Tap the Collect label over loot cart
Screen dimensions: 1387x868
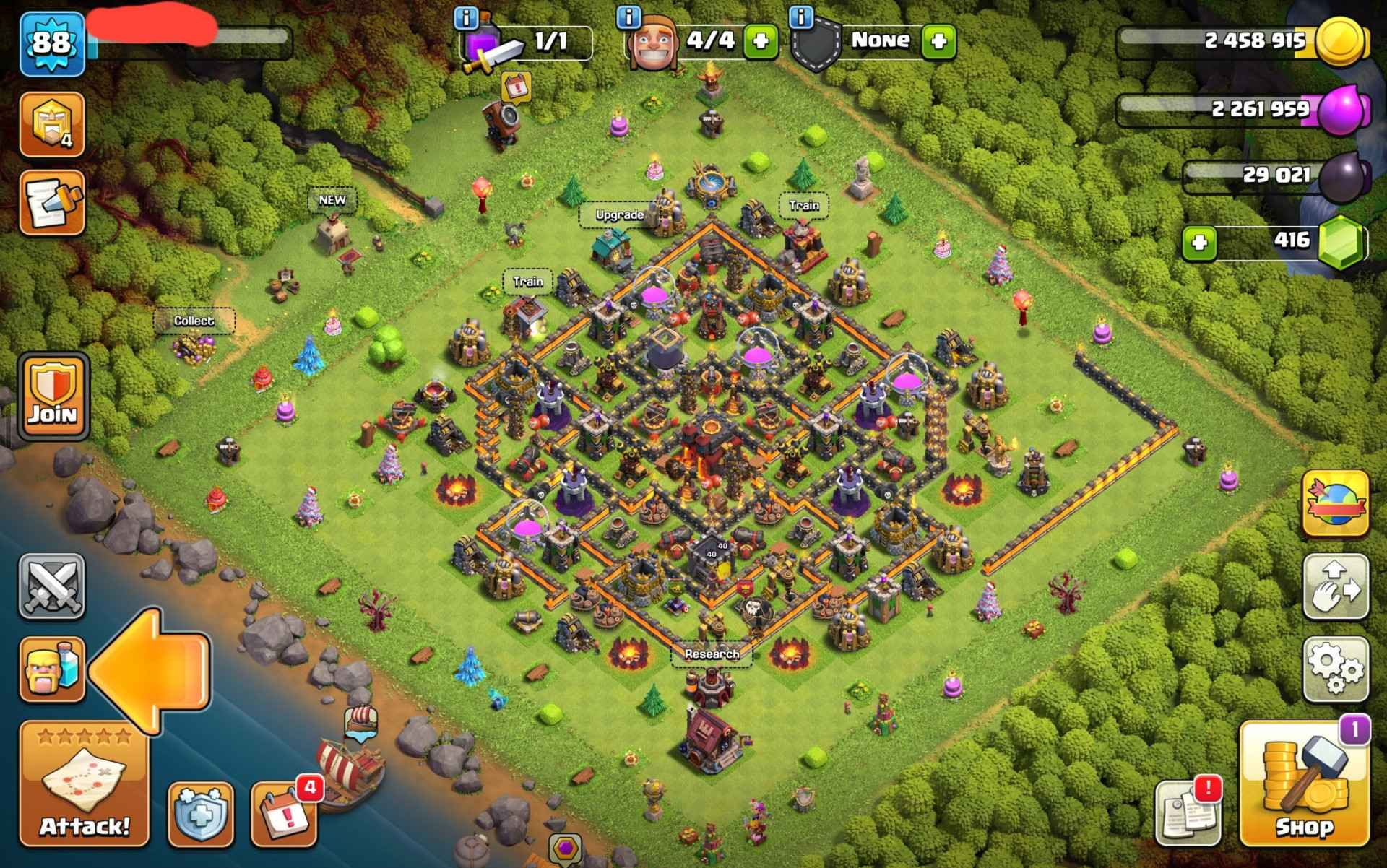pos(194,321)
